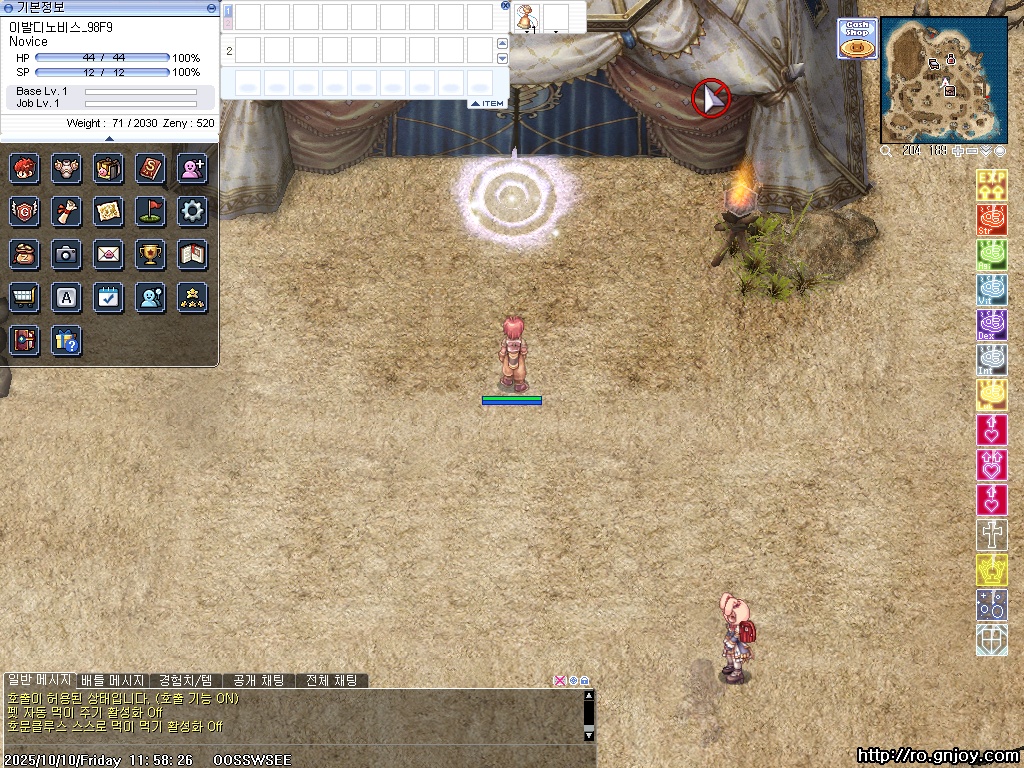Screen dimensions: 1024x768
Task: Take a screenshot with the camera icon
Action: tap(66, 254)
